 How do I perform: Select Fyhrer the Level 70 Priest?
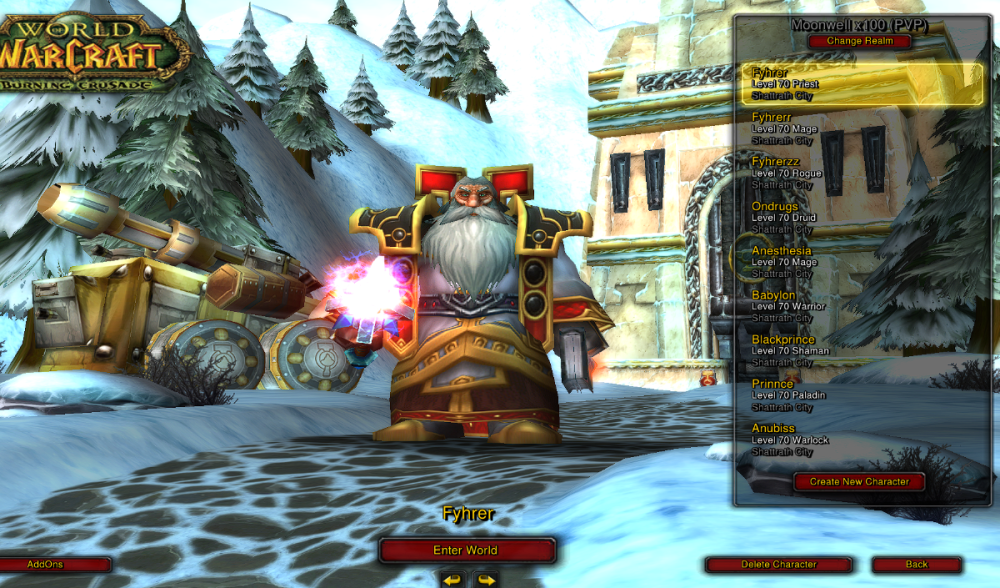tap(861, 85)
